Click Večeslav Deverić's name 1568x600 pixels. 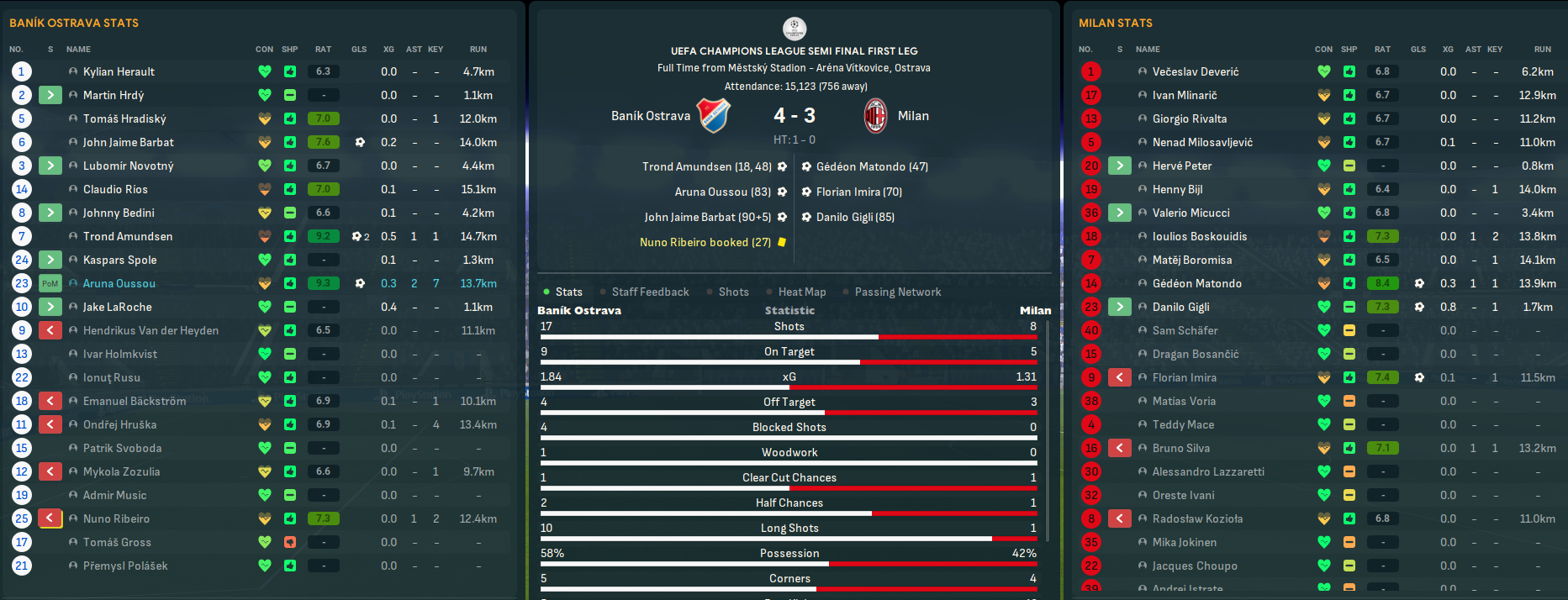(1196, 71)
